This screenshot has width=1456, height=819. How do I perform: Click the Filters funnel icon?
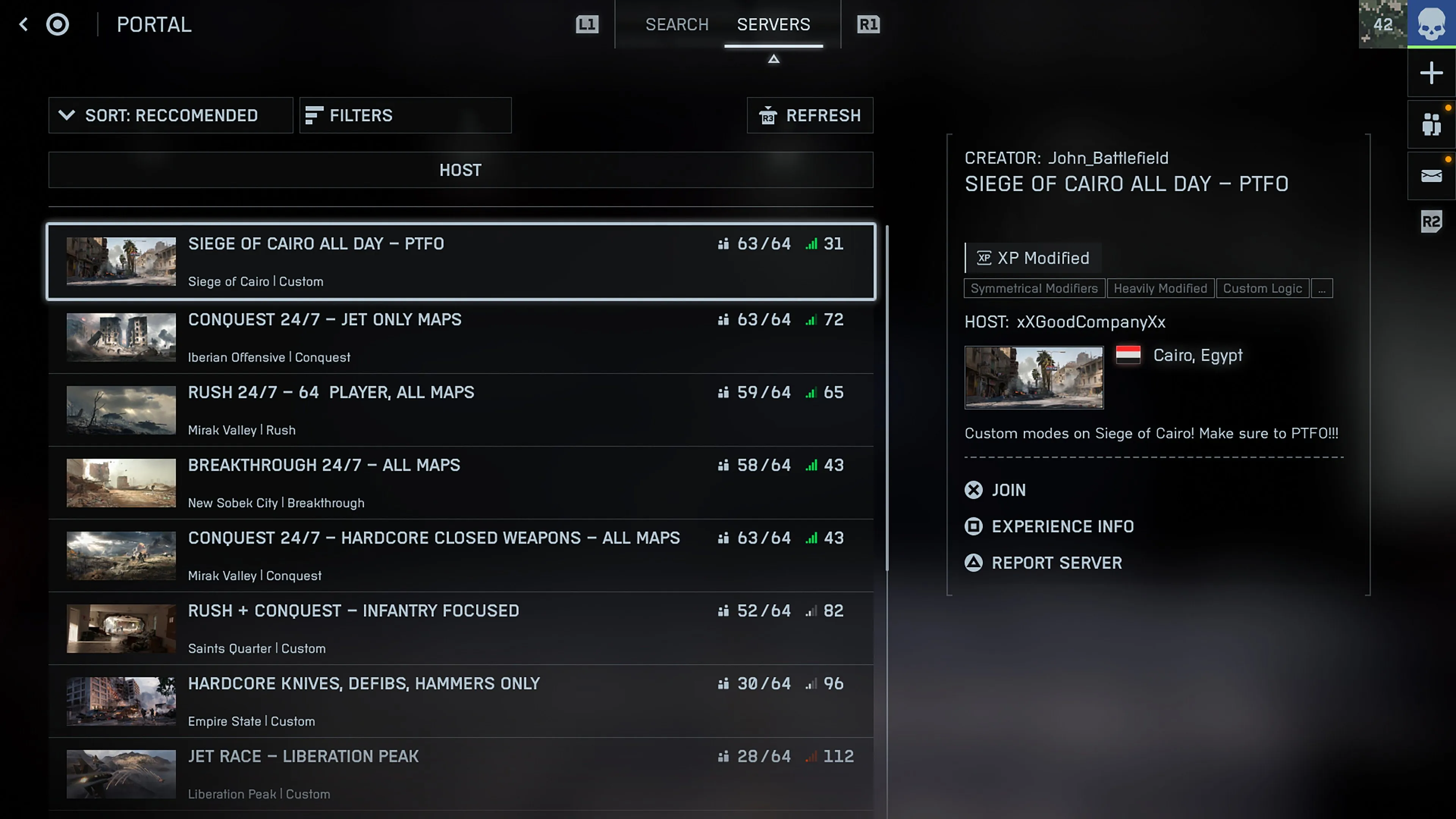[315, 115]
